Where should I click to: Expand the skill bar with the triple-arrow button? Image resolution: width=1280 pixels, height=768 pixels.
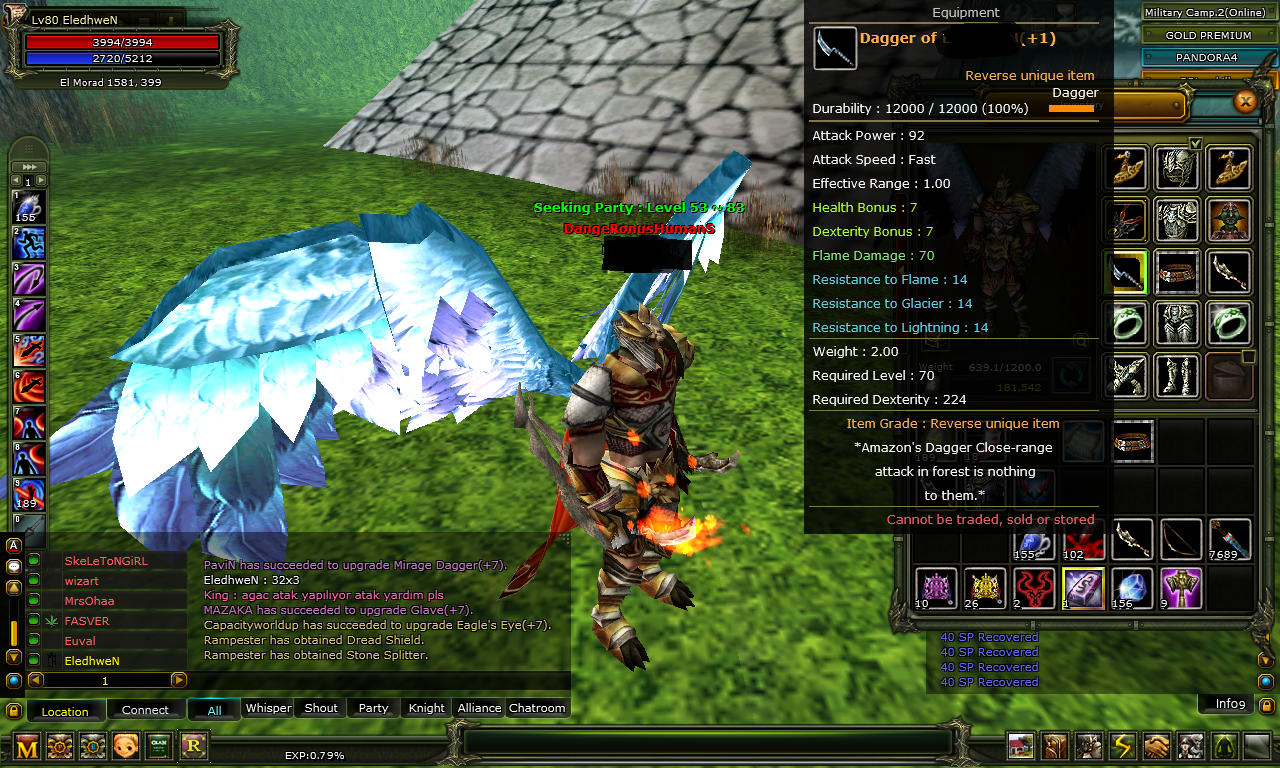click(x=30, y=166)
